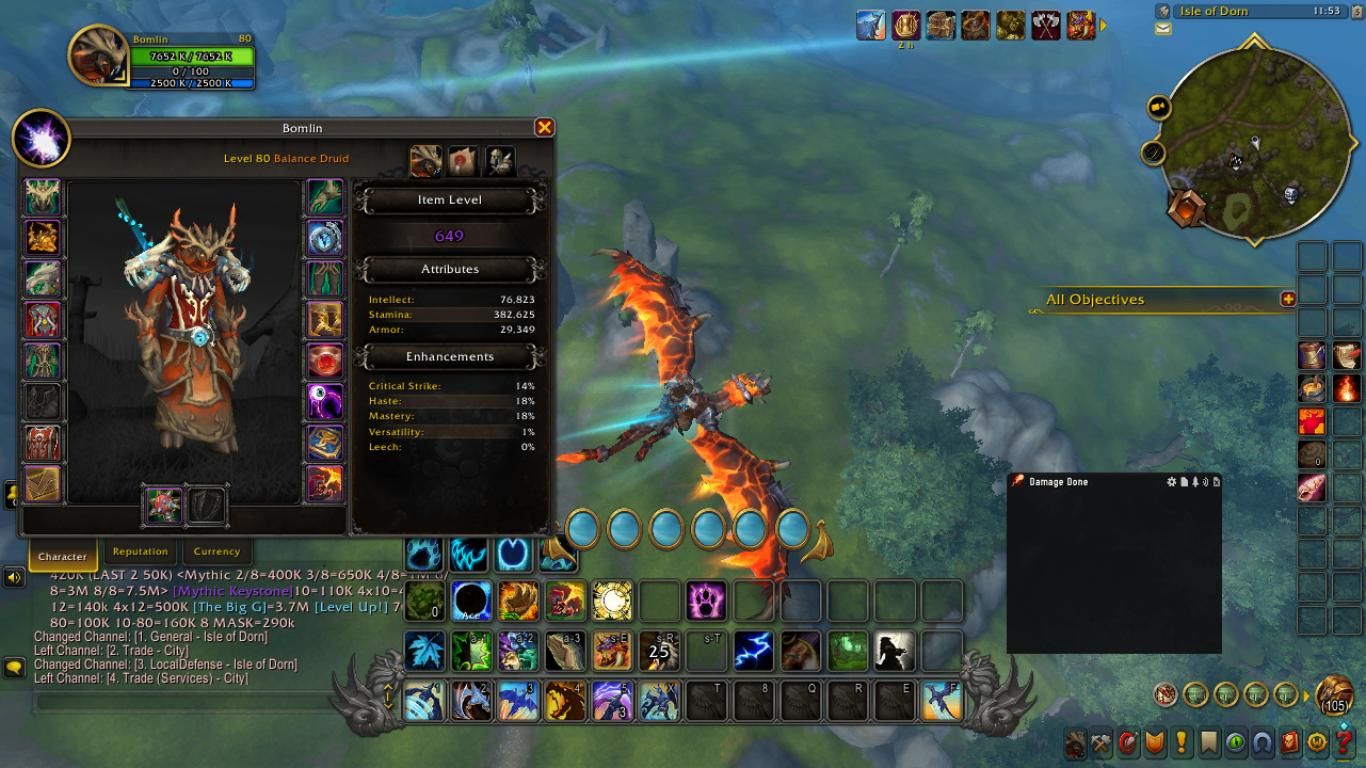Open the red question mark help button
The image size is (1366, 768).
point(1344,743)
